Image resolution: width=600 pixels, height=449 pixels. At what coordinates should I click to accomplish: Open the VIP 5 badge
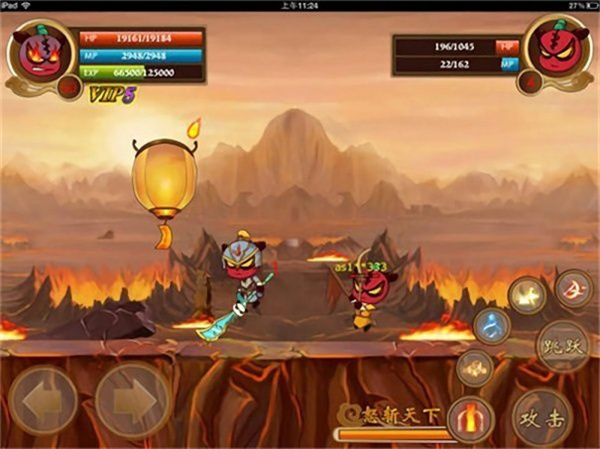point(112,95)
